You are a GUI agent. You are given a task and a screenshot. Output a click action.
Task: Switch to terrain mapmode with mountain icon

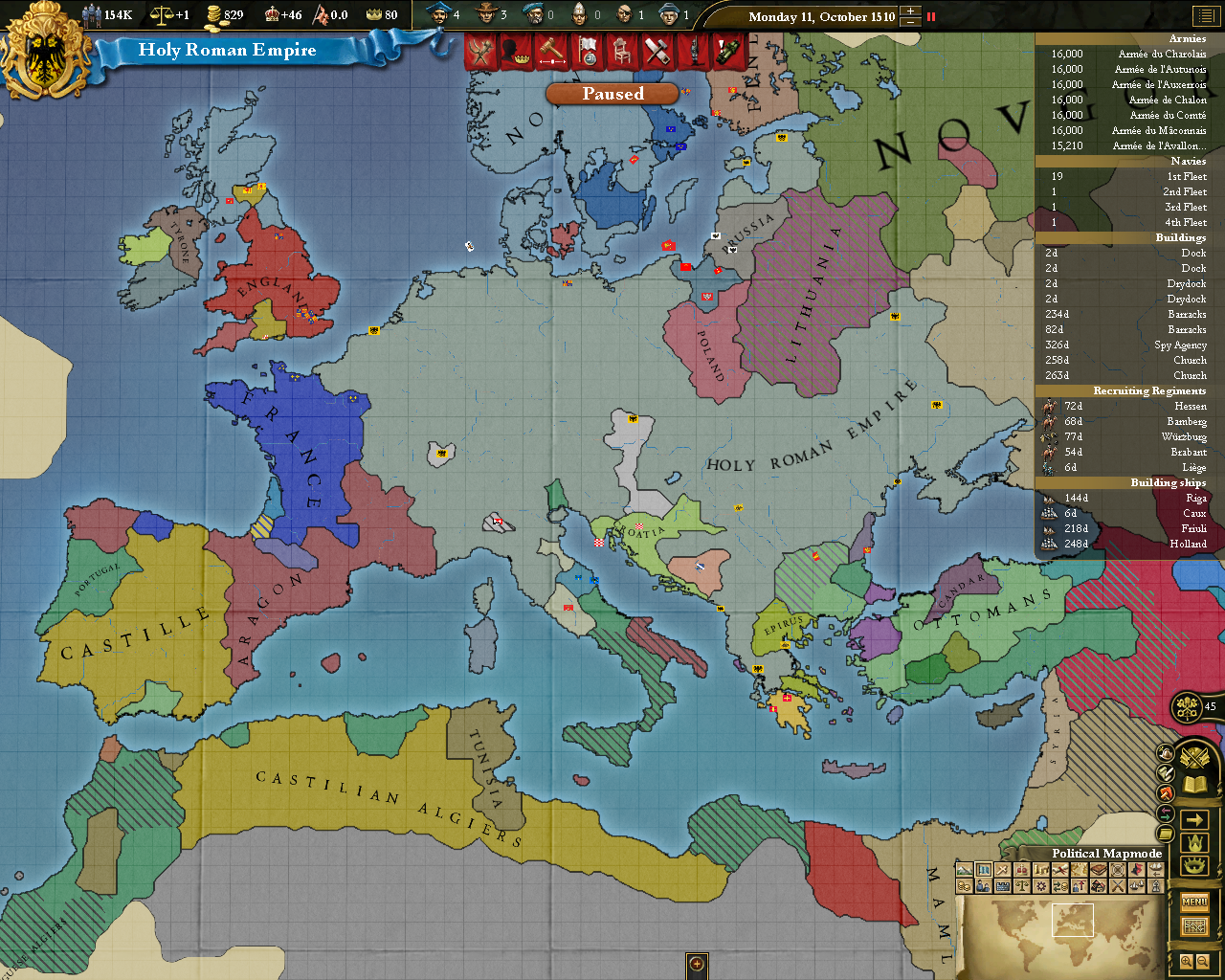coord(965,869)
